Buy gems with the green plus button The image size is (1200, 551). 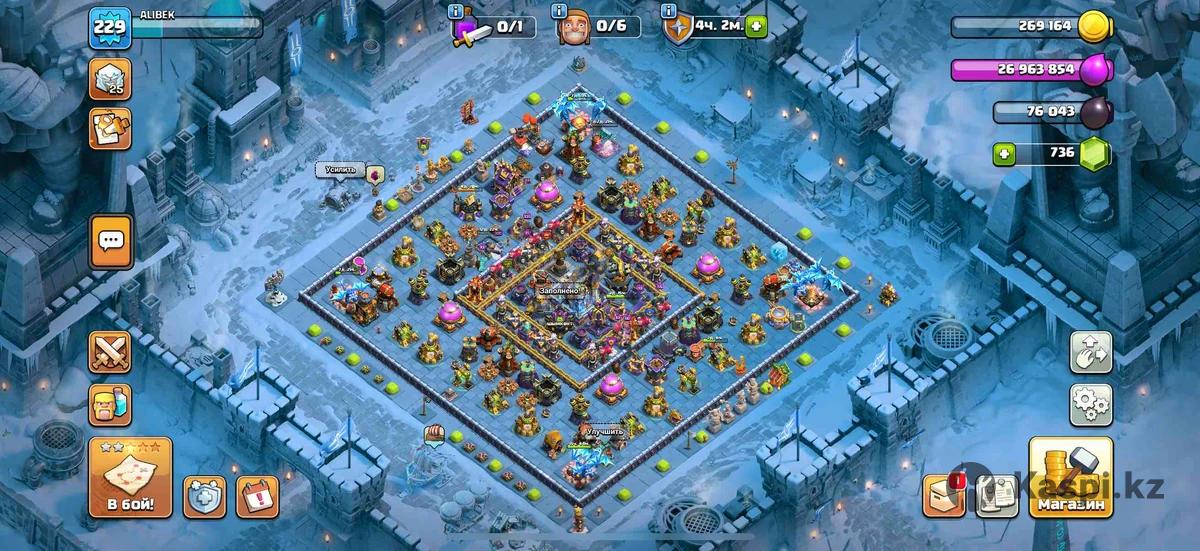[x=1004, y=153]
